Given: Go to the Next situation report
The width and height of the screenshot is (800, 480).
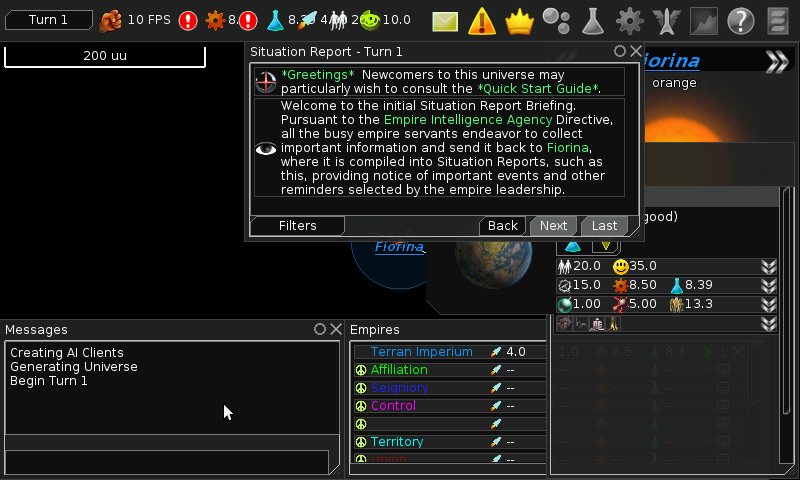Looking at the screenshot, I should pyautogui.click(x=553, y=226).
